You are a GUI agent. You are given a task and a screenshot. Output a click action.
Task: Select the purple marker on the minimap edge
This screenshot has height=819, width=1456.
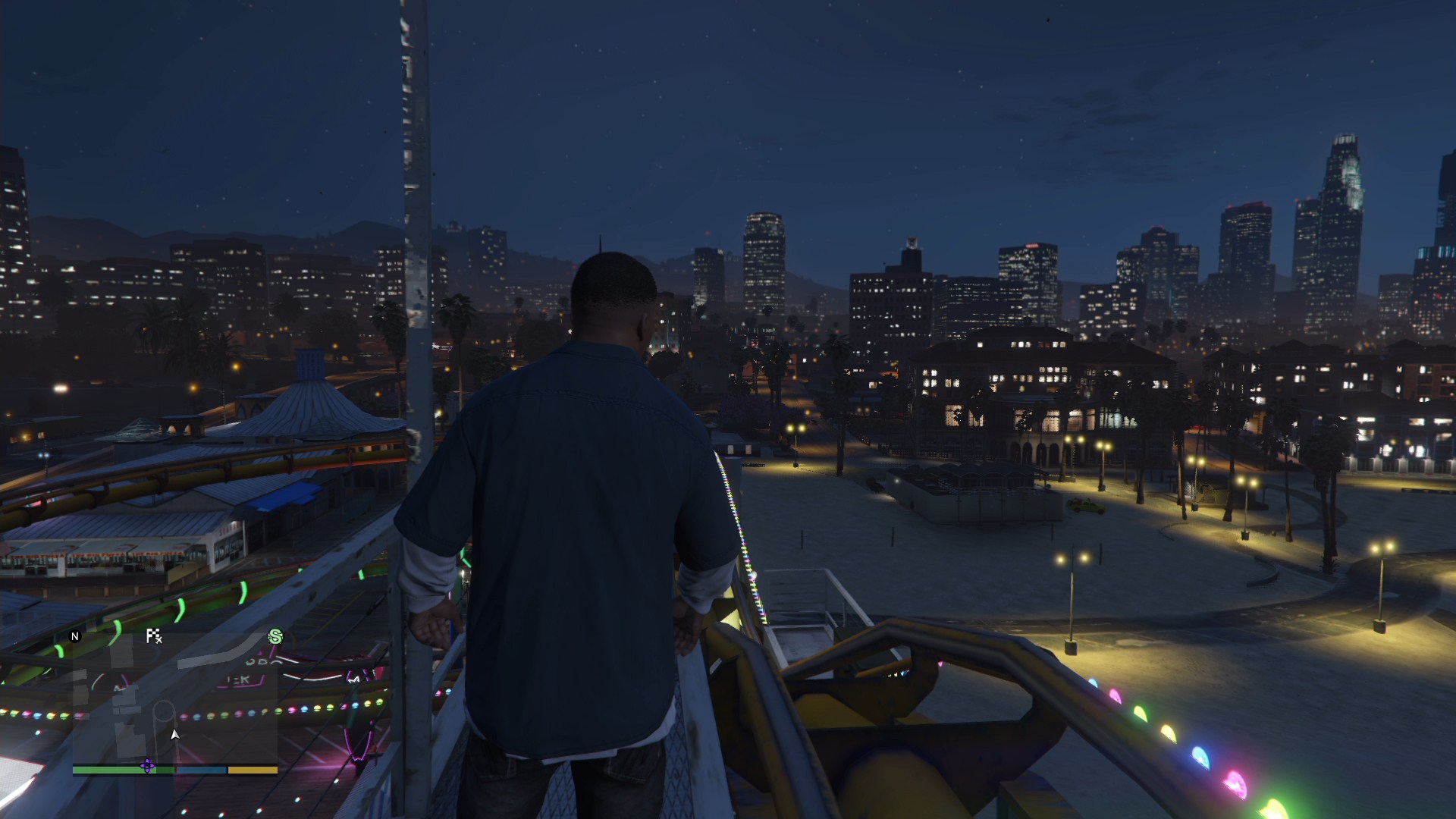click(x=148, y=766)
